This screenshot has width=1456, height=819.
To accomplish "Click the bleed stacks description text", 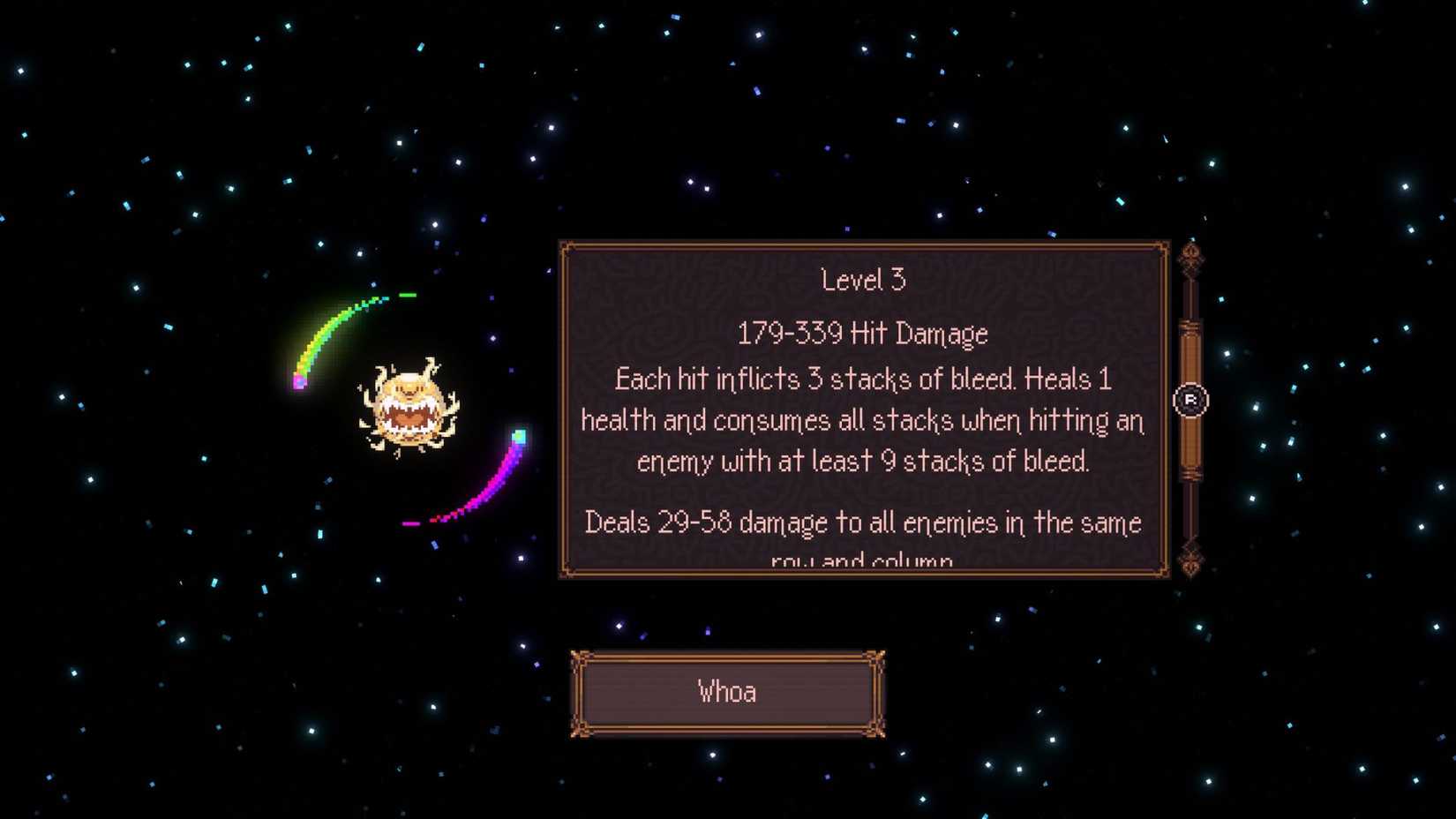I will click(x=862, y=420).
